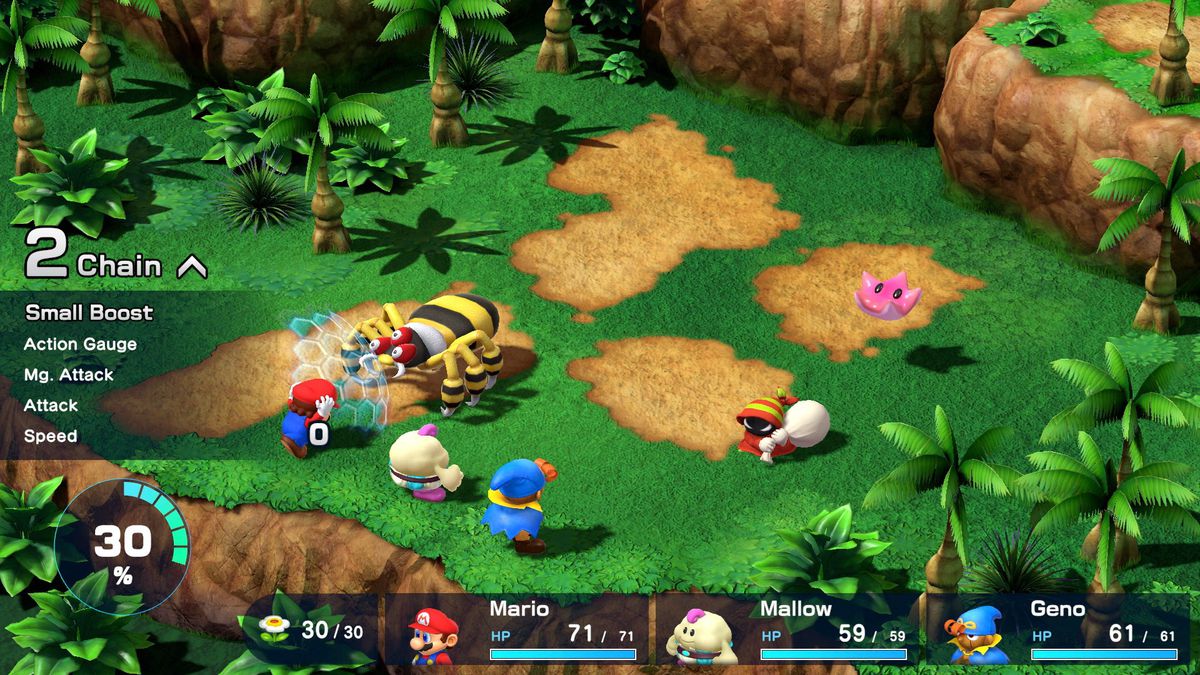The image size is (1200, 675).
Task: Select Geno's party status panel
Action: (x=1058, y=630)
